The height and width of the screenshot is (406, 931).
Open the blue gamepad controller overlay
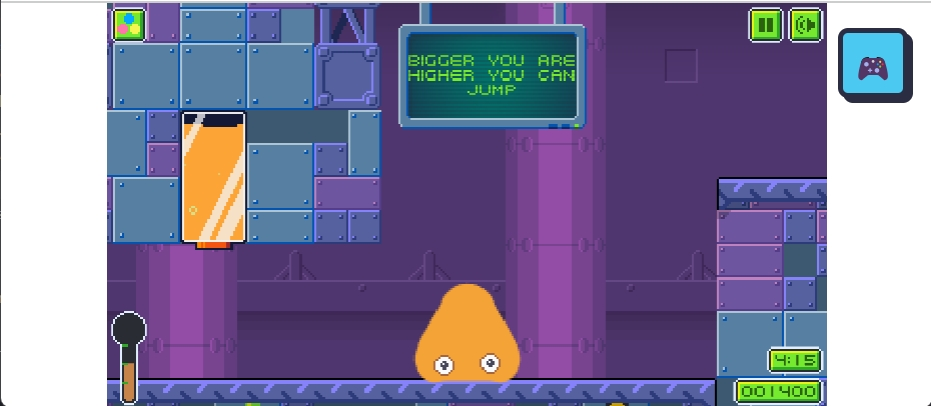(873, 65)
